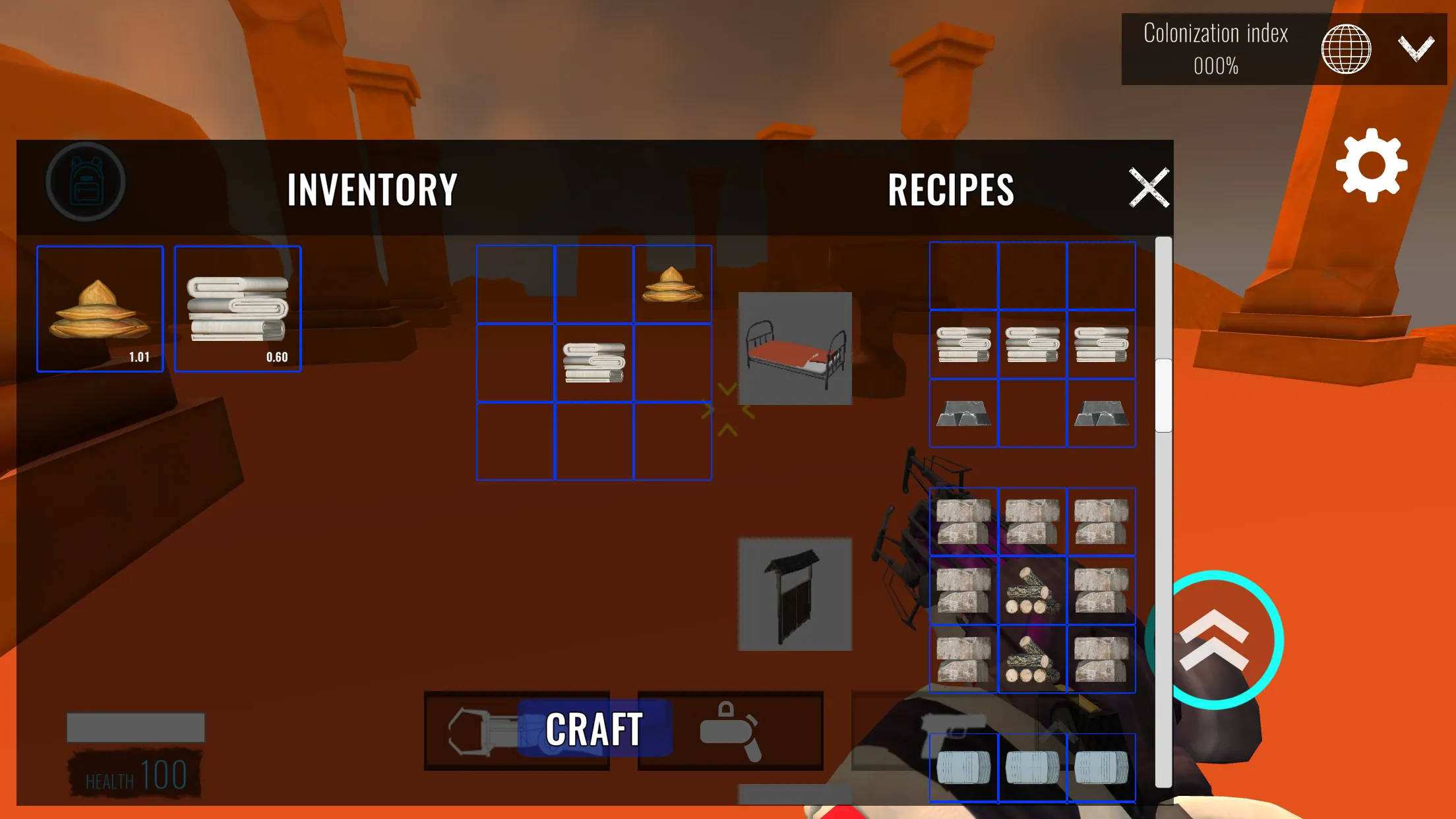
Task: Expand the colonization index dropdown arrow
Action: coord(1416,47)
